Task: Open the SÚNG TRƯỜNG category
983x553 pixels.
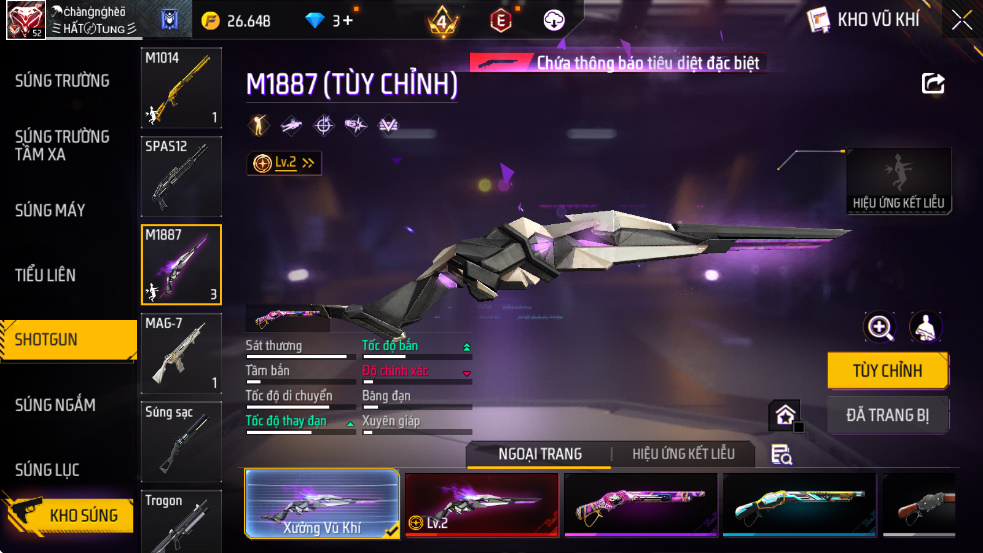Action: click(62, 81)
